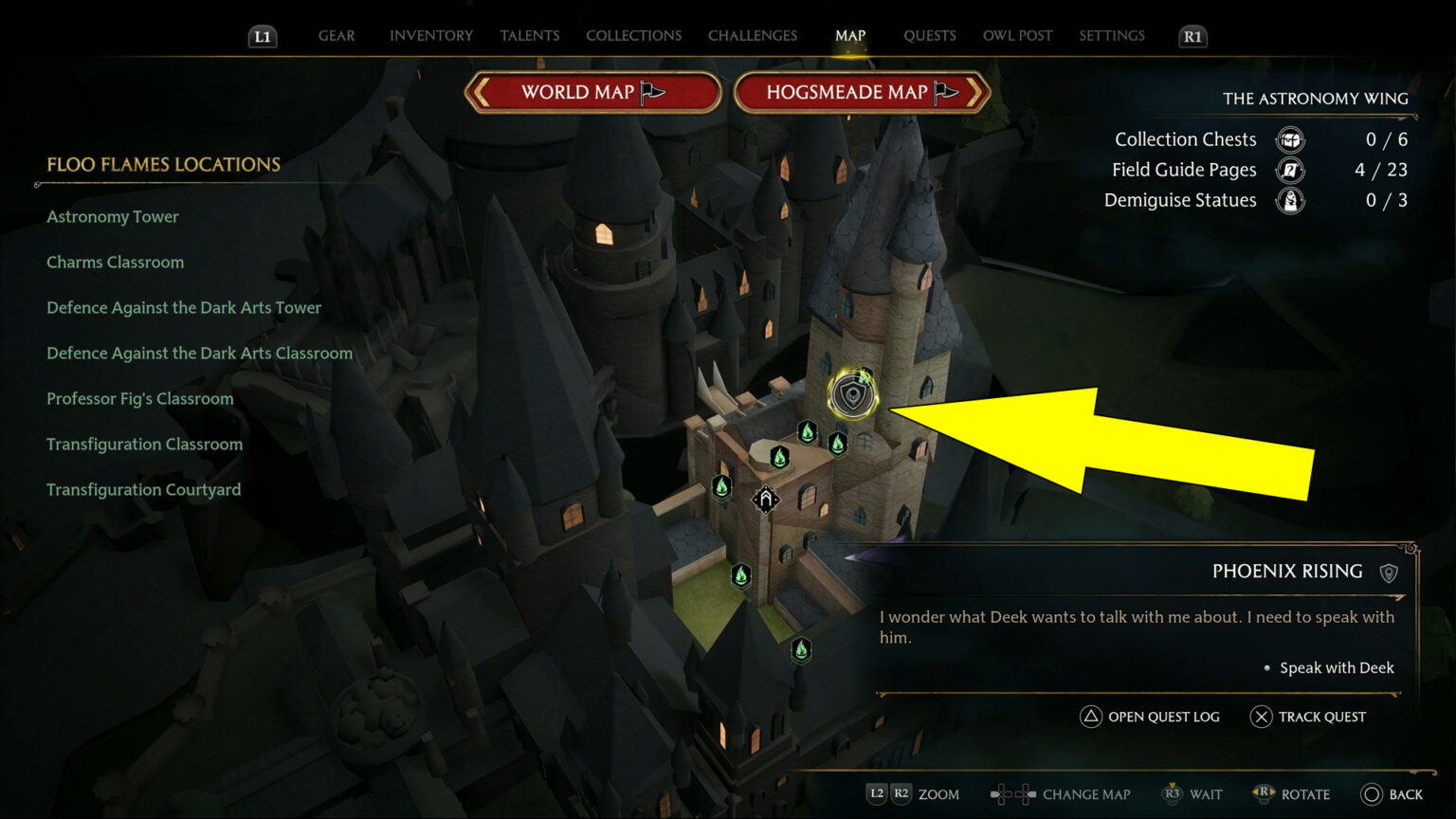Click the R1 shoulder button indicator
Image resolution: width=1456 pixels, height=819 pixels.
pos(1192,36)
